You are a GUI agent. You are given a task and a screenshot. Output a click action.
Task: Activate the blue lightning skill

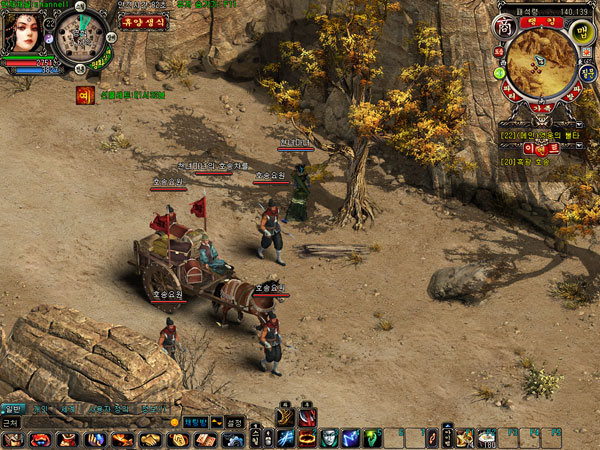click(x=286, y=438)
